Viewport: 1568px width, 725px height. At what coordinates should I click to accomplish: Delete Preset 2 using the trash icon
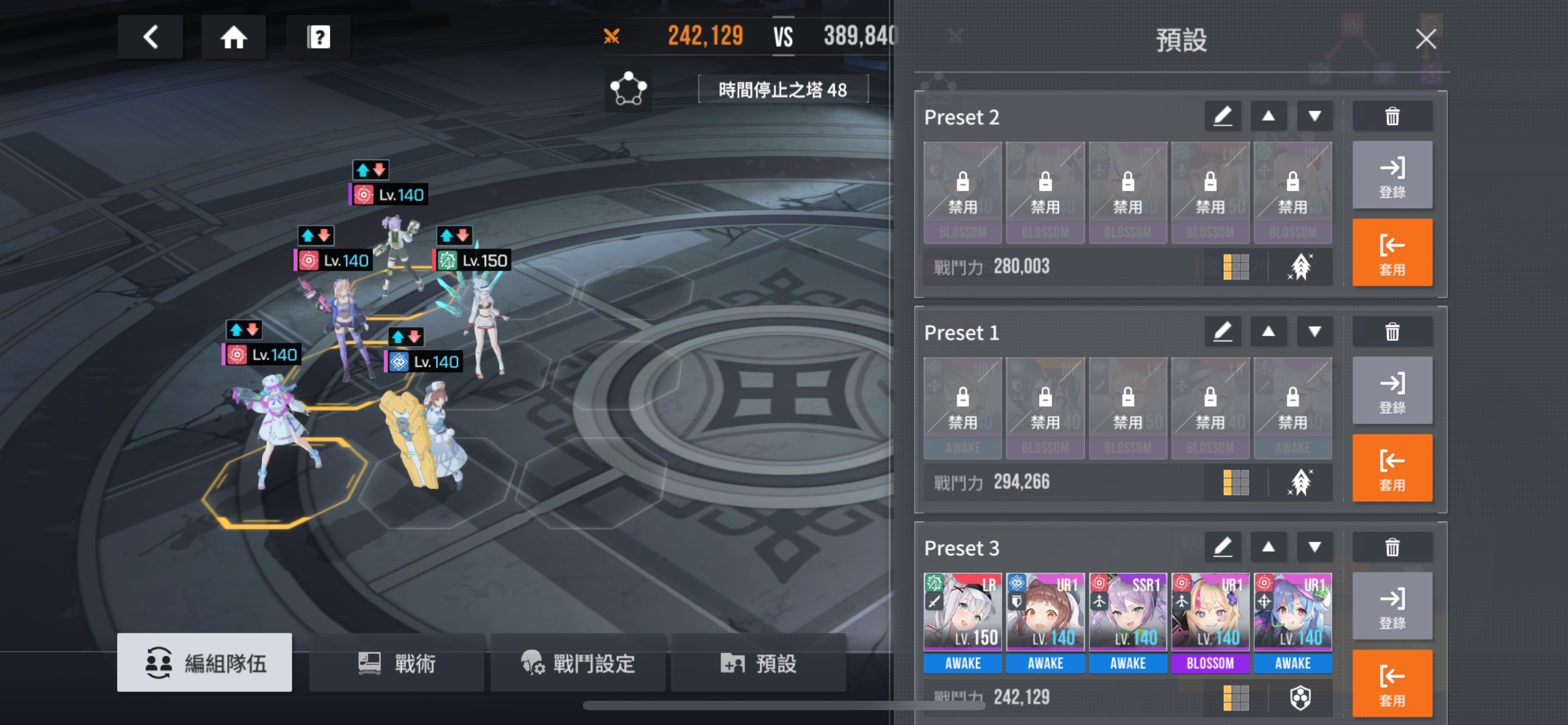pos(1392,116)
